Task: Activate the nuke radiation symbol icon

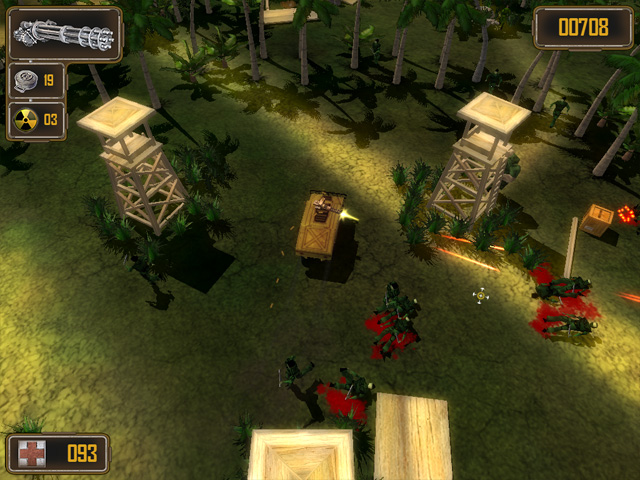Action: click(x=26, y=120)
